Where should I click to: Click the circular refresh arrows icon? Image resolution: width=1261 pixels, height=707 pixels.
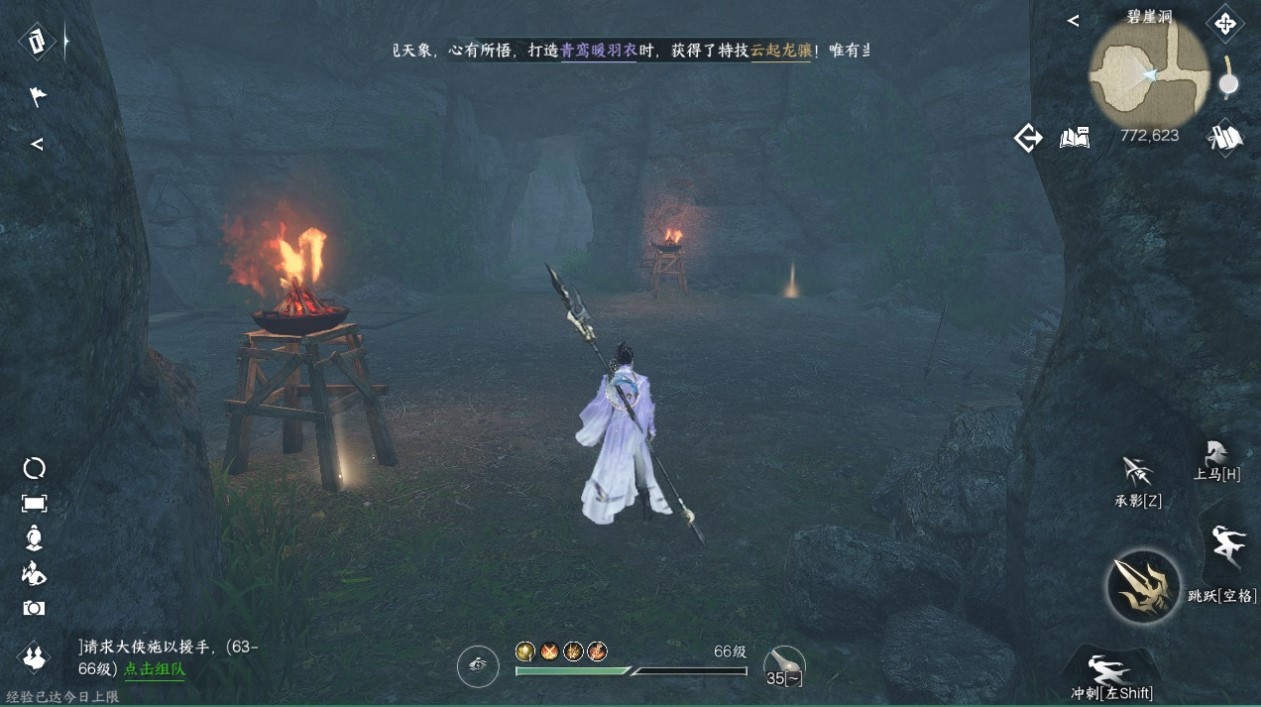[x=34, y=468]
